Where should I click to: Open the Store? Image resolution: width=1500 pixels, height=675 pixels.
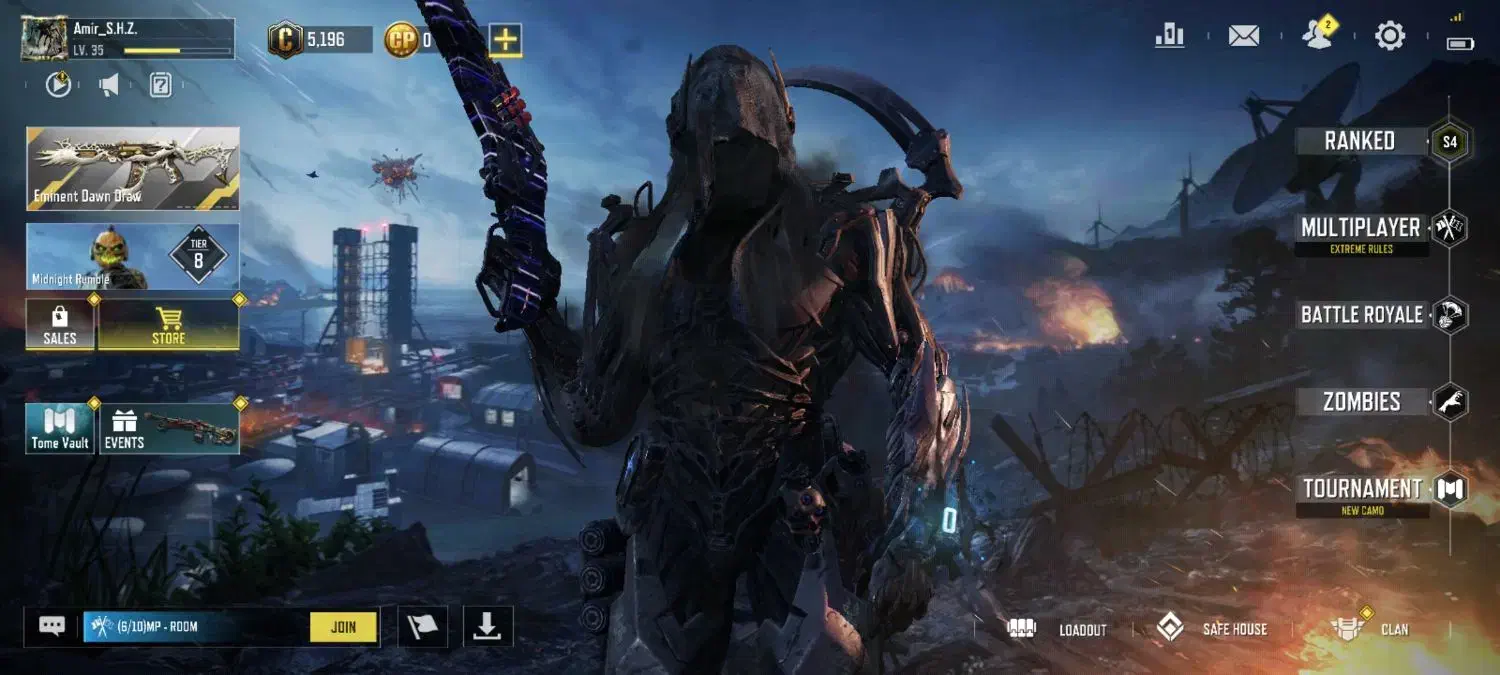[168, 325]
